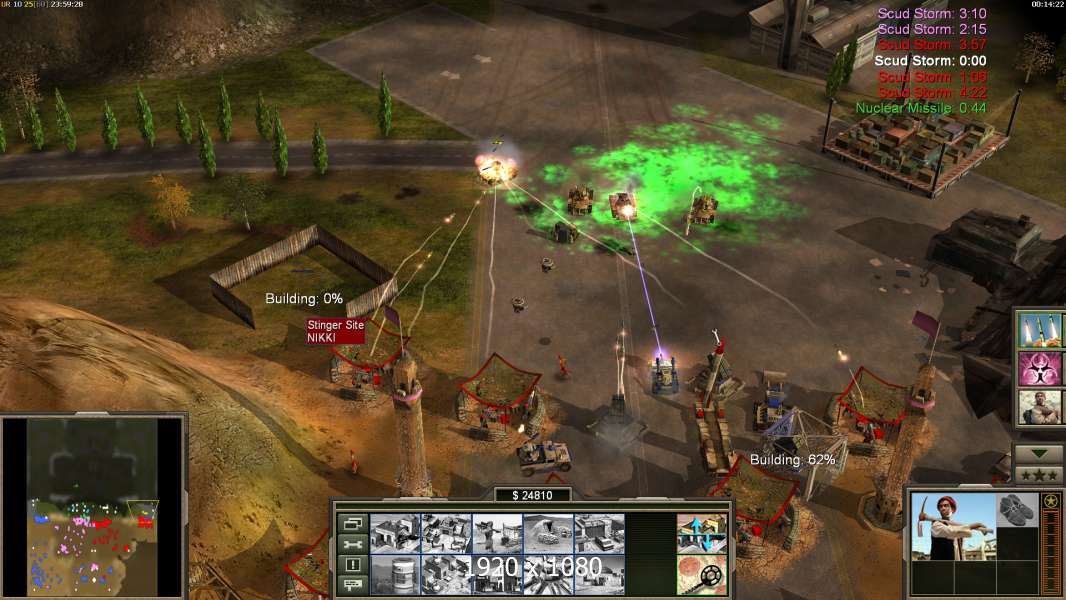The image size is (1066, 600).
Task: Use the crossed-arms rebel power shortcut
Action: coord(1041,407)
